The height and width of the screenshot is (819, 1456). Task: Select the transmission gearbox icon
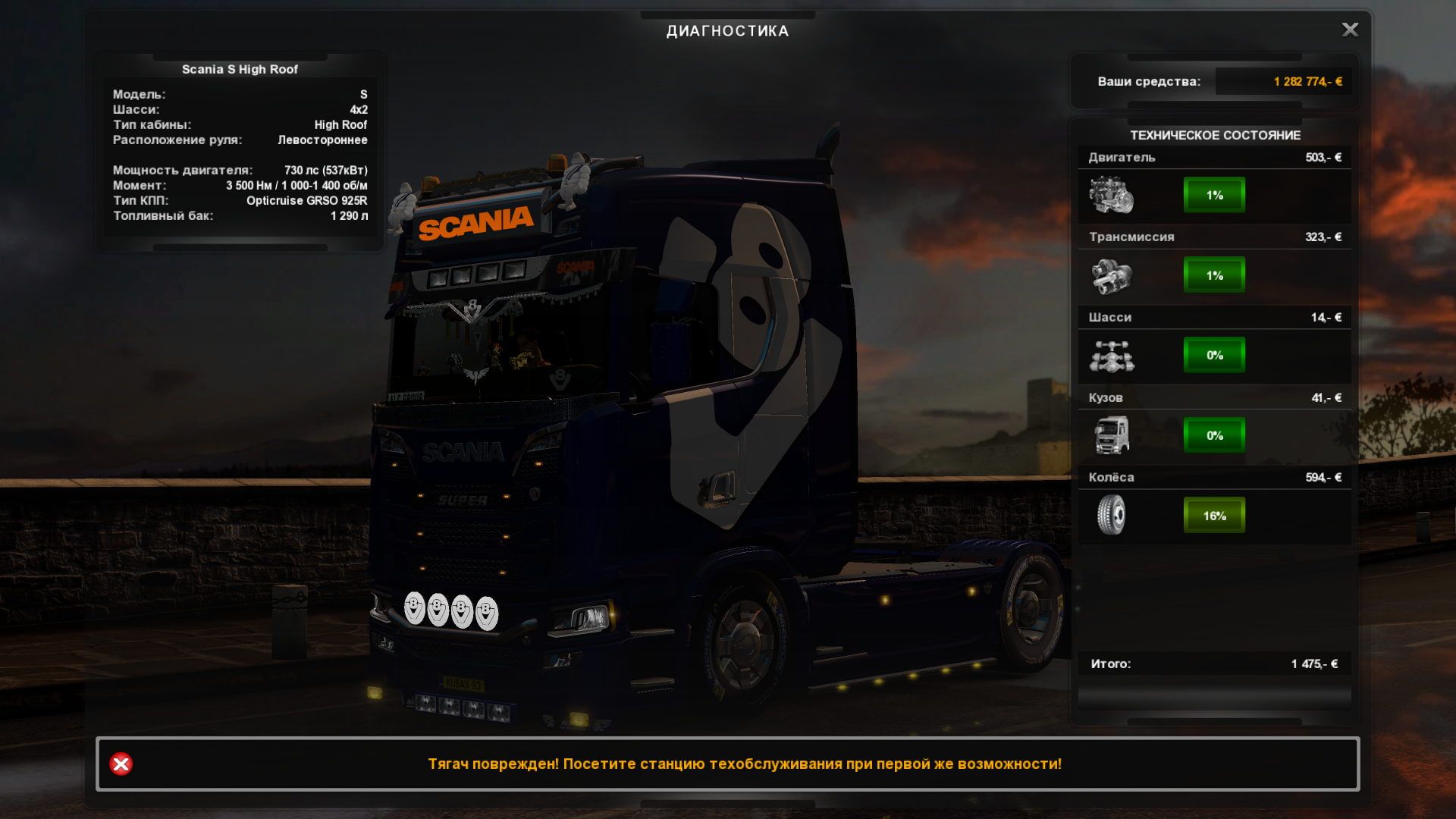1111,275
